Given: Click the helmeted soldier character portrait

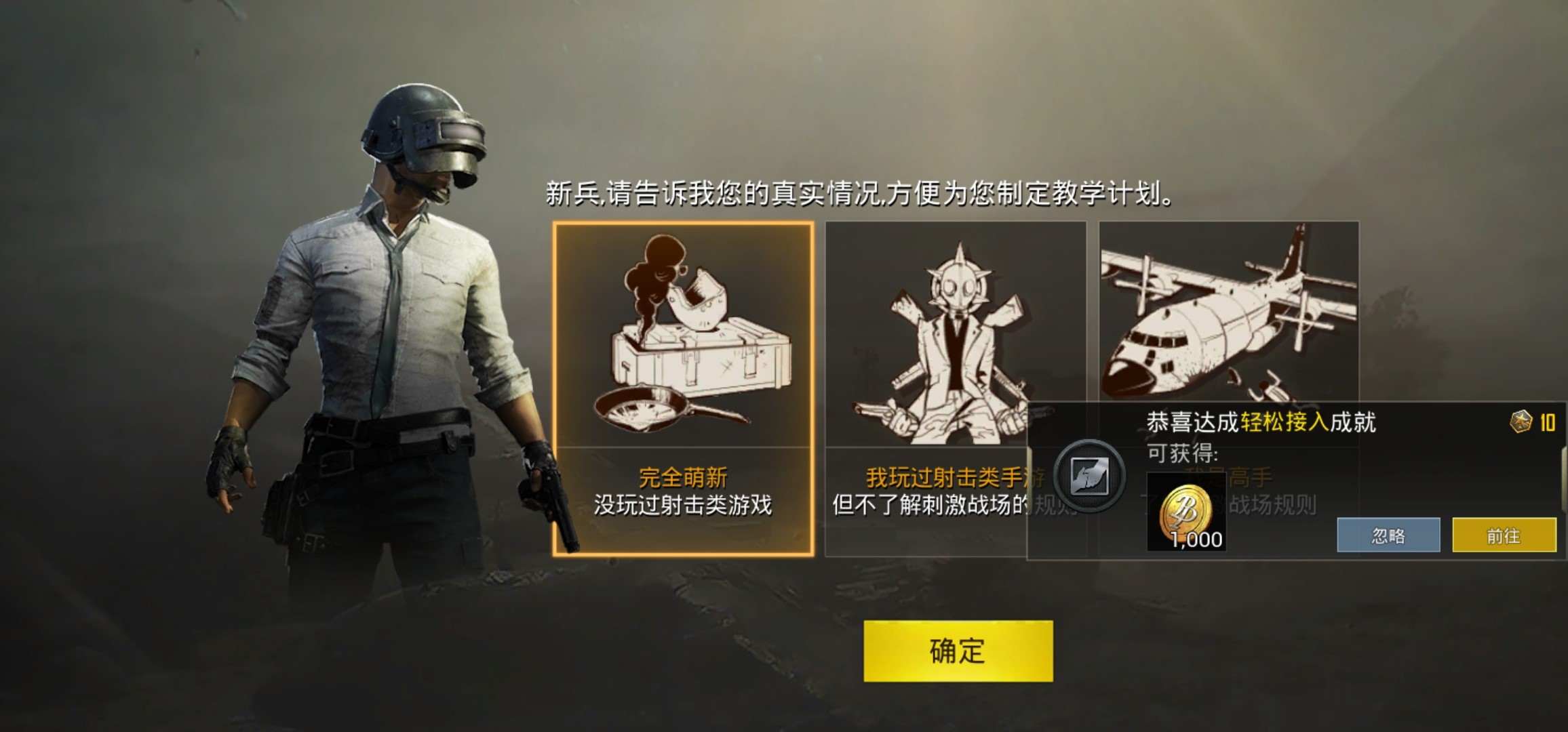Looking at the screenshot, I should (x=400, y=305).
